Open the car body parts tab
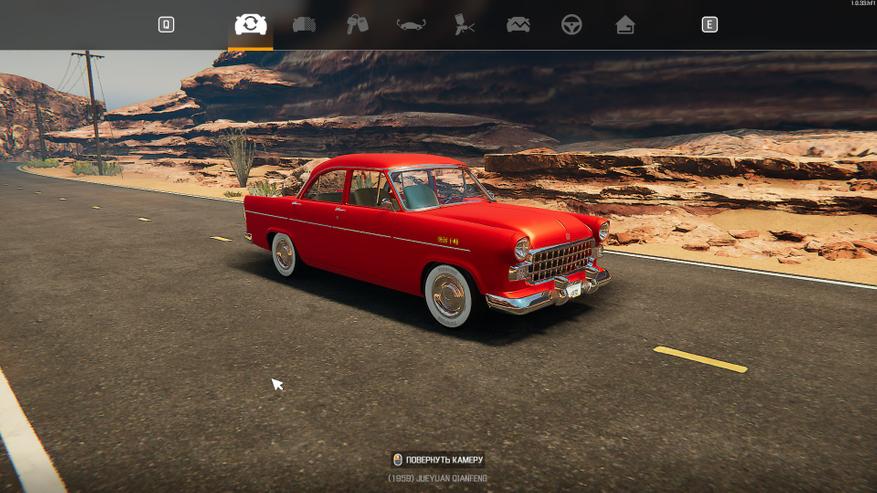 (304, 25)
